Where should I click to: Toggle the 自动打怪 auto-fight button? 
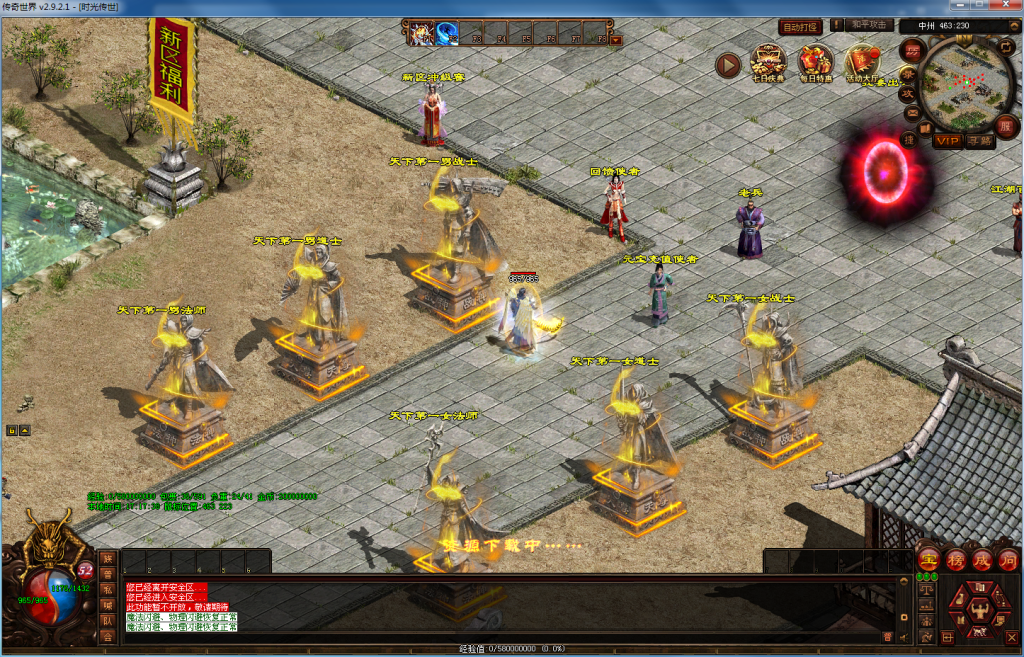tap(800, 27)
